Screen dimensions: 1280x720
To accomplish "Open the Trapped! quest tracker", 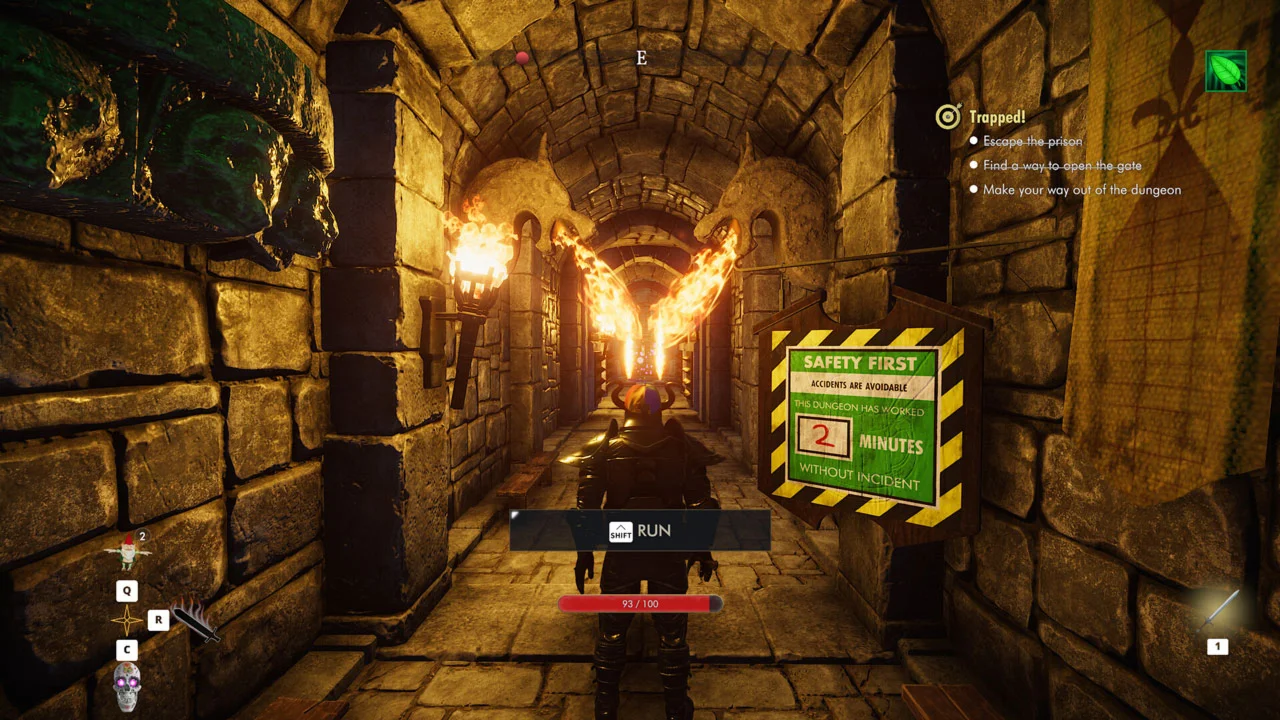I will [997, 117].
